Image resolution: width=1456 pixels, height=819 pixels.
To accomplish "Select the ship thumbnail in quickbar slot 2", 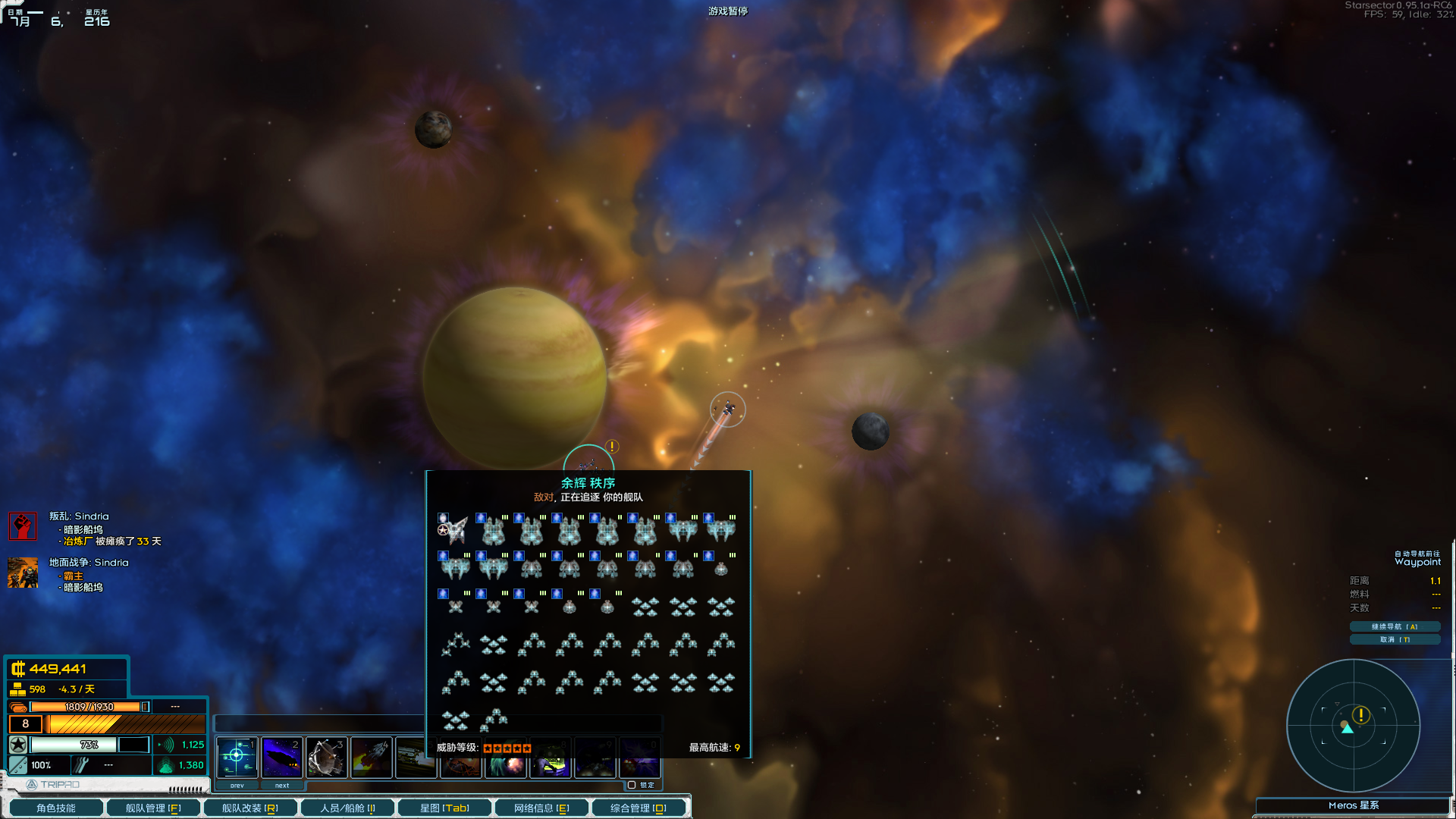I will click(x=282, y=756).
